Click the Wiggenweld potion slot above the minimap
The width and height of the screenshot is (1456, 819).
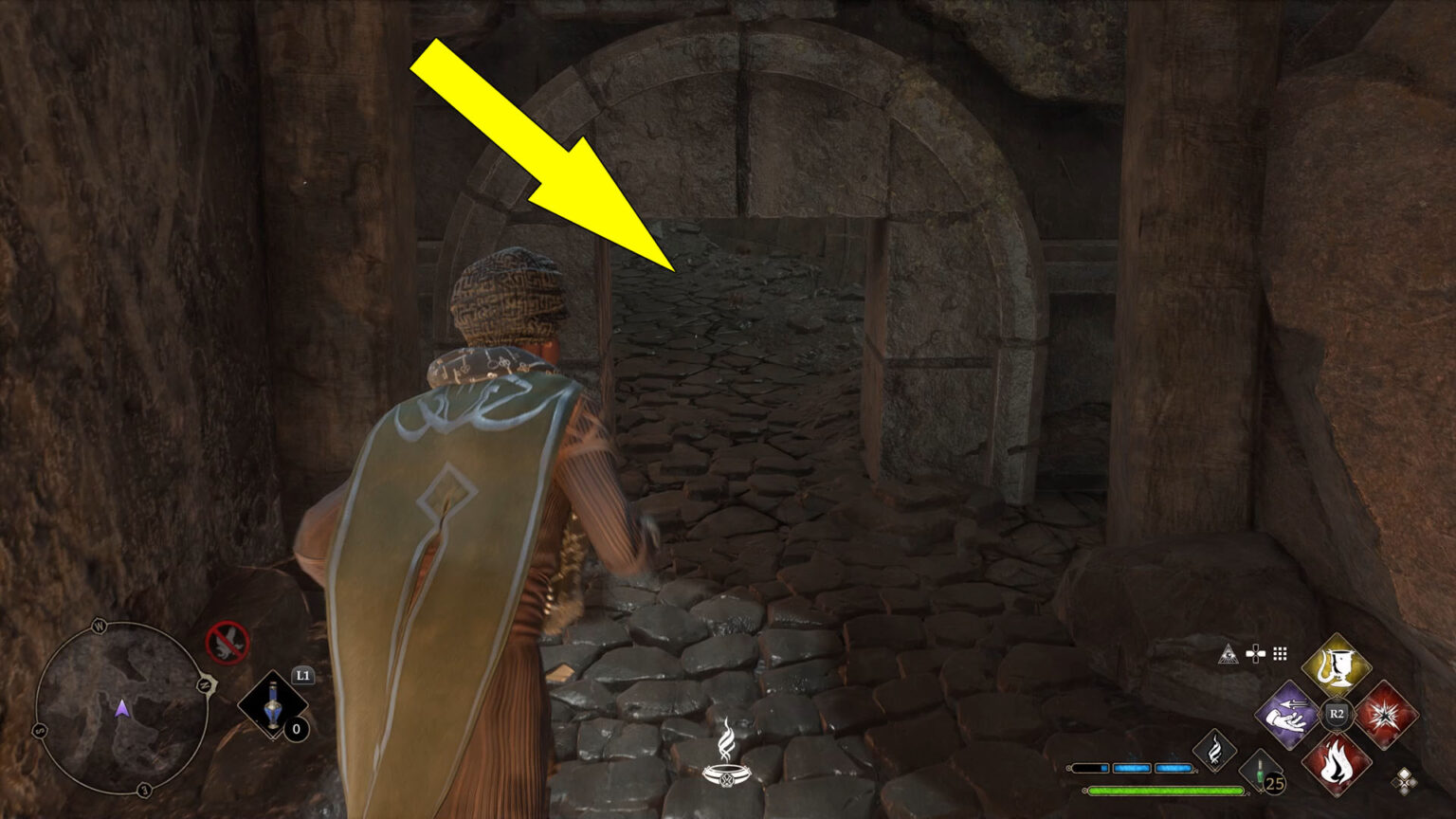(274, 705)
